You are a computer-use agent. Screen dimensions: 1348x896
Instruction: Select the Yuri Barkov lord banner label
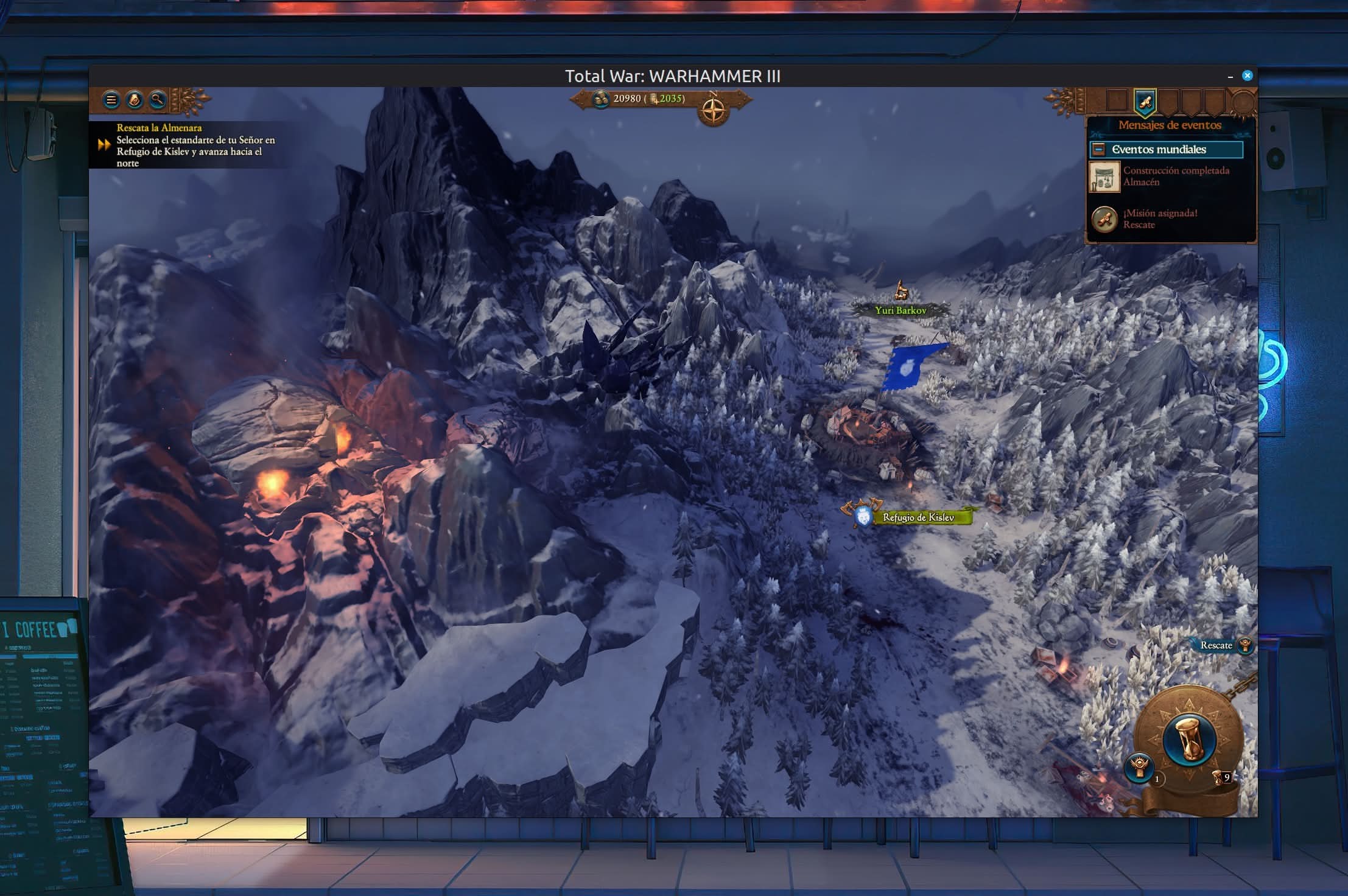(900, 310)
